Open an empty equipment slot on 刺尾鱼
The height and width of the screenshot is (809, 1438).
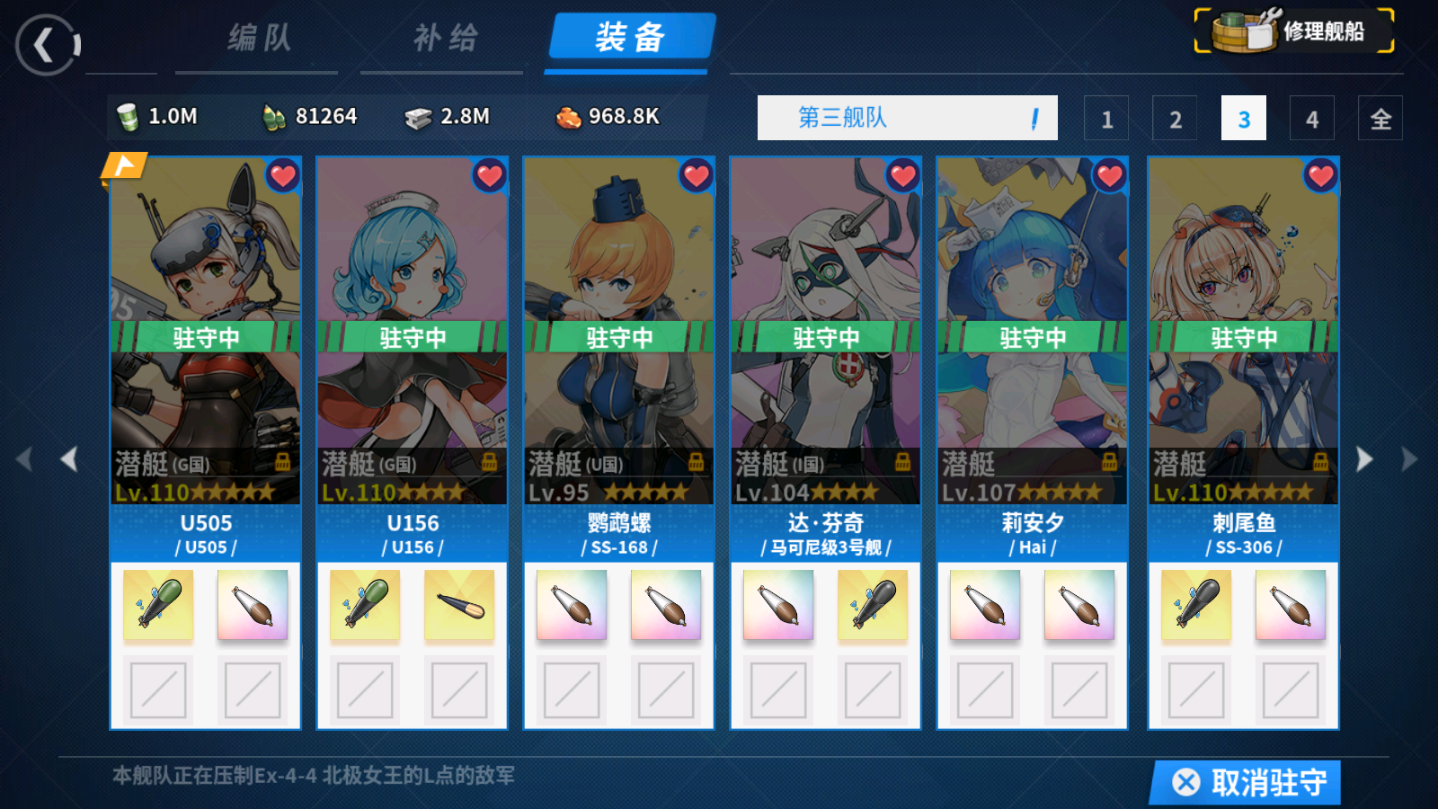point(1197,691)
